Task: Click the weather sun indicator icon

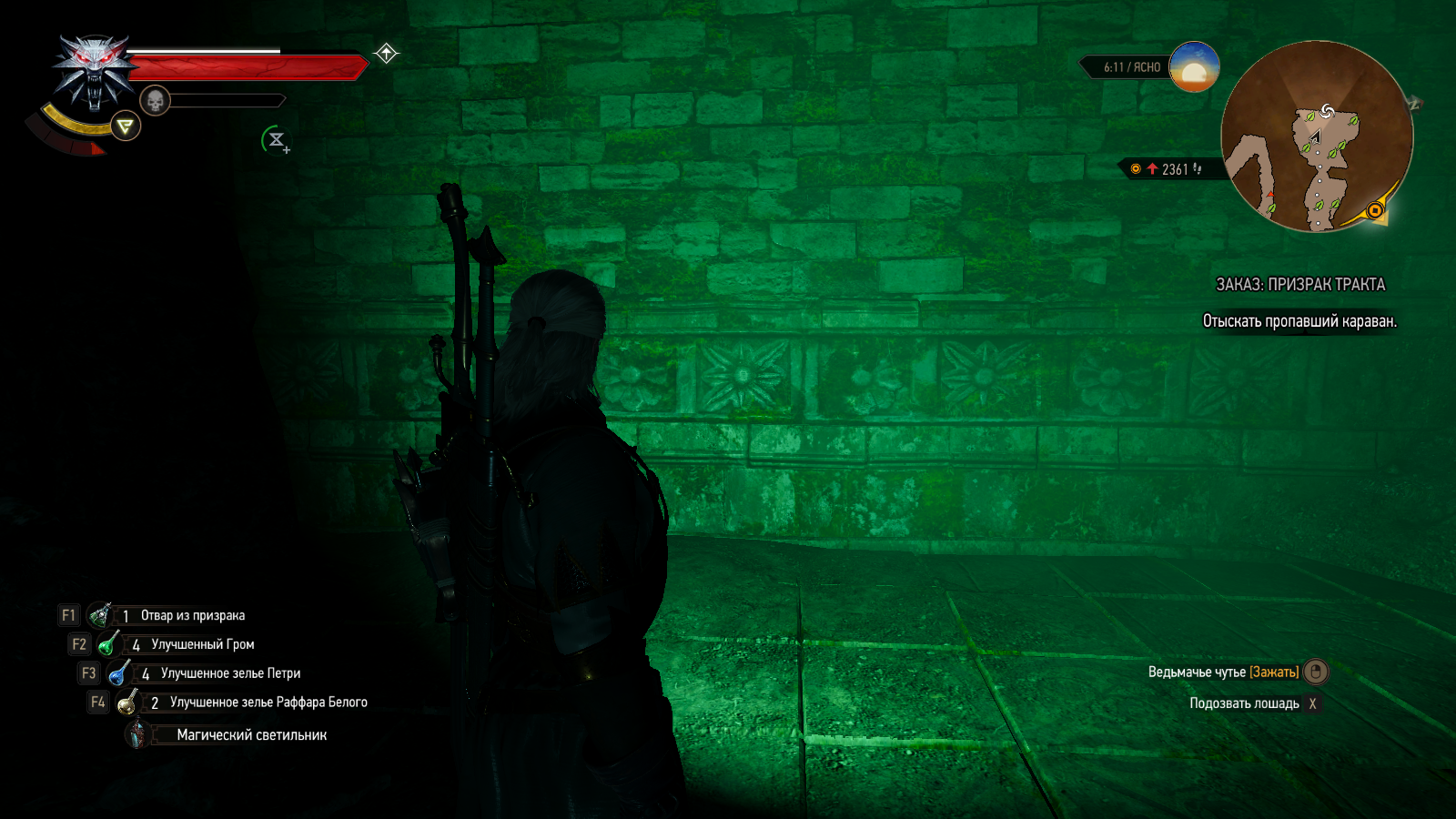Action: coord(1194,67)
